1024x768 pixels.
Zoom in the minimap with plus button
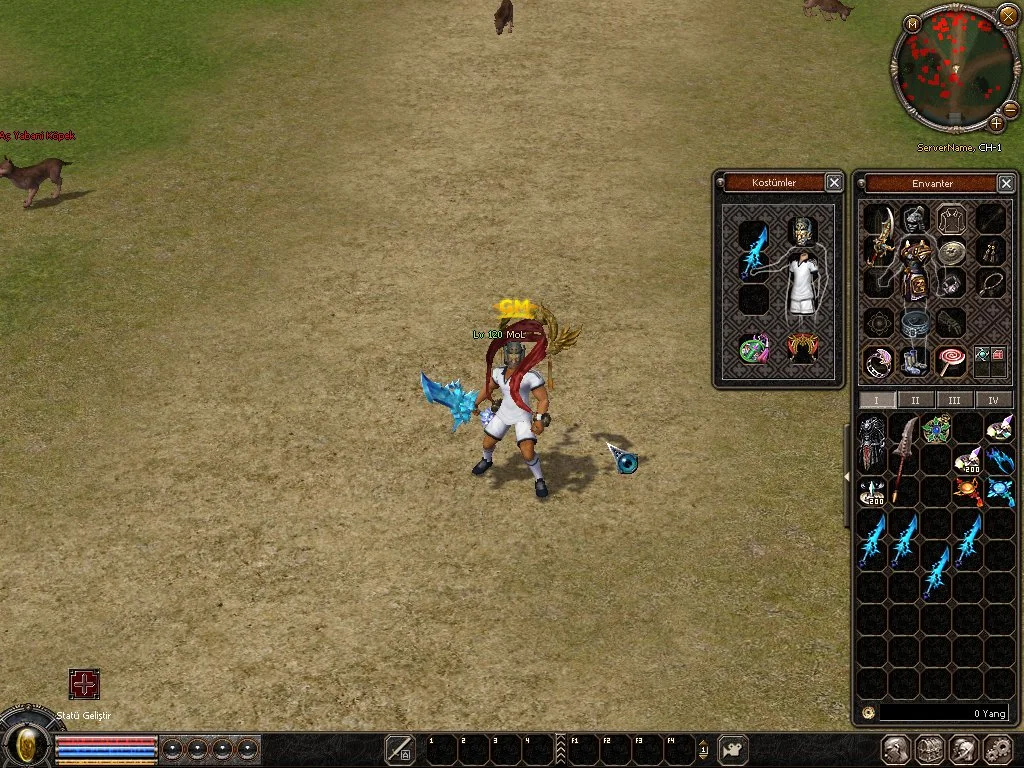tap(997, 123)
